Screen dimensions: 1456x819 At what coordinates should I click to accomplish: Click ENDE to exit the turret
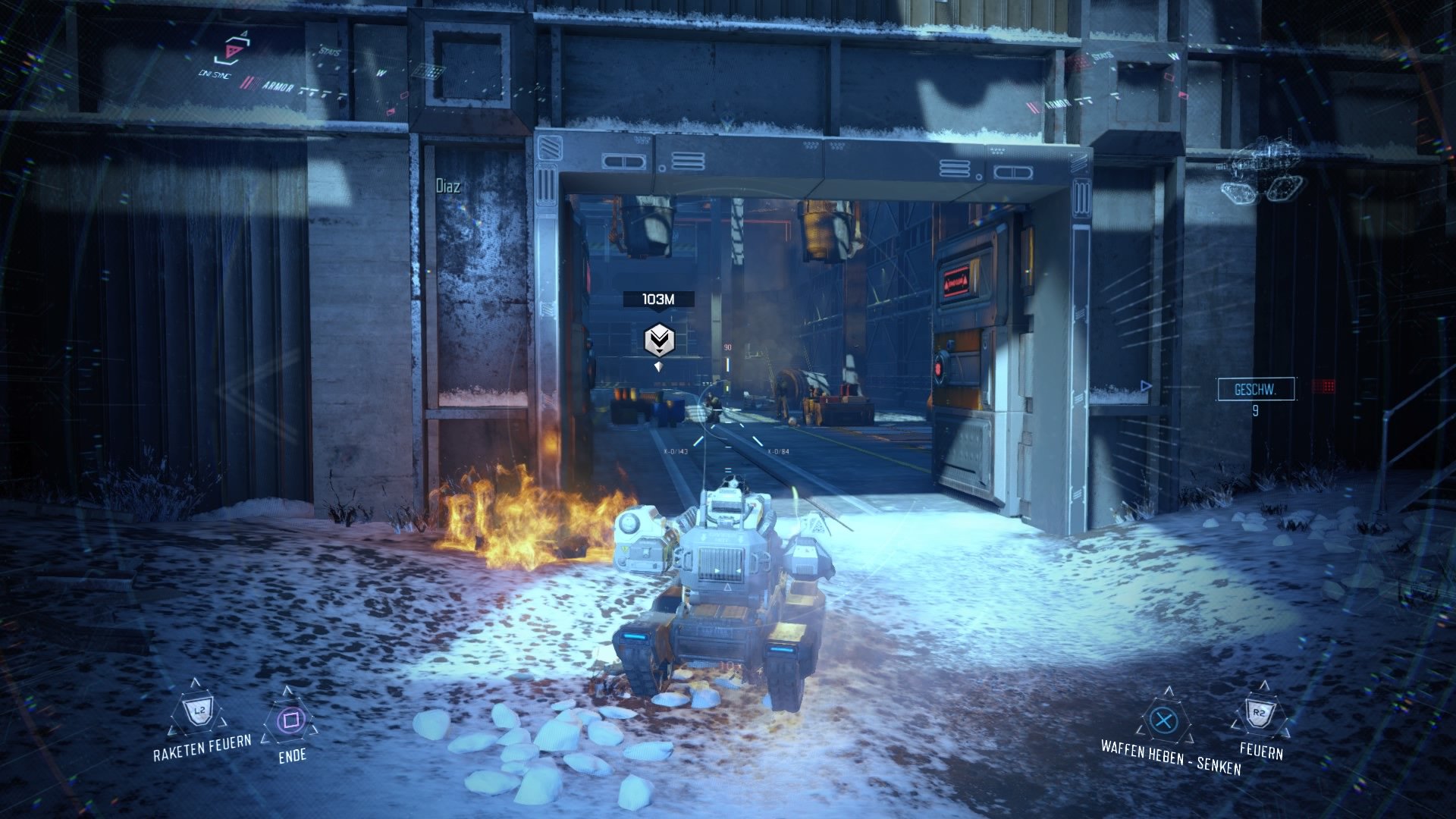[x=292, y=755]
